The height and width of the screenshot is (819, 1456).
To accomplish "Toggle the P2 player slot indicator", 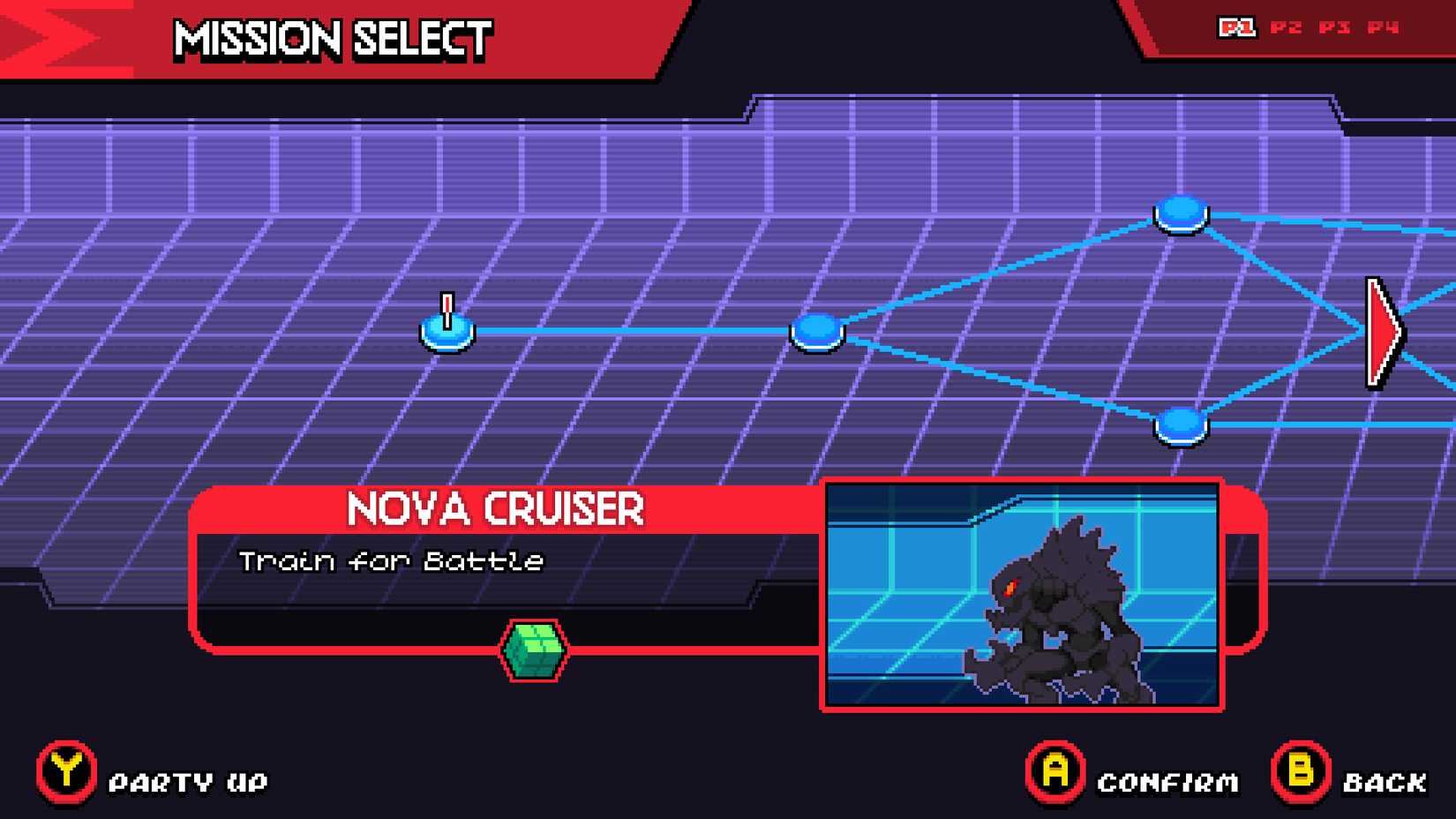I will (x=1287, y=27).
